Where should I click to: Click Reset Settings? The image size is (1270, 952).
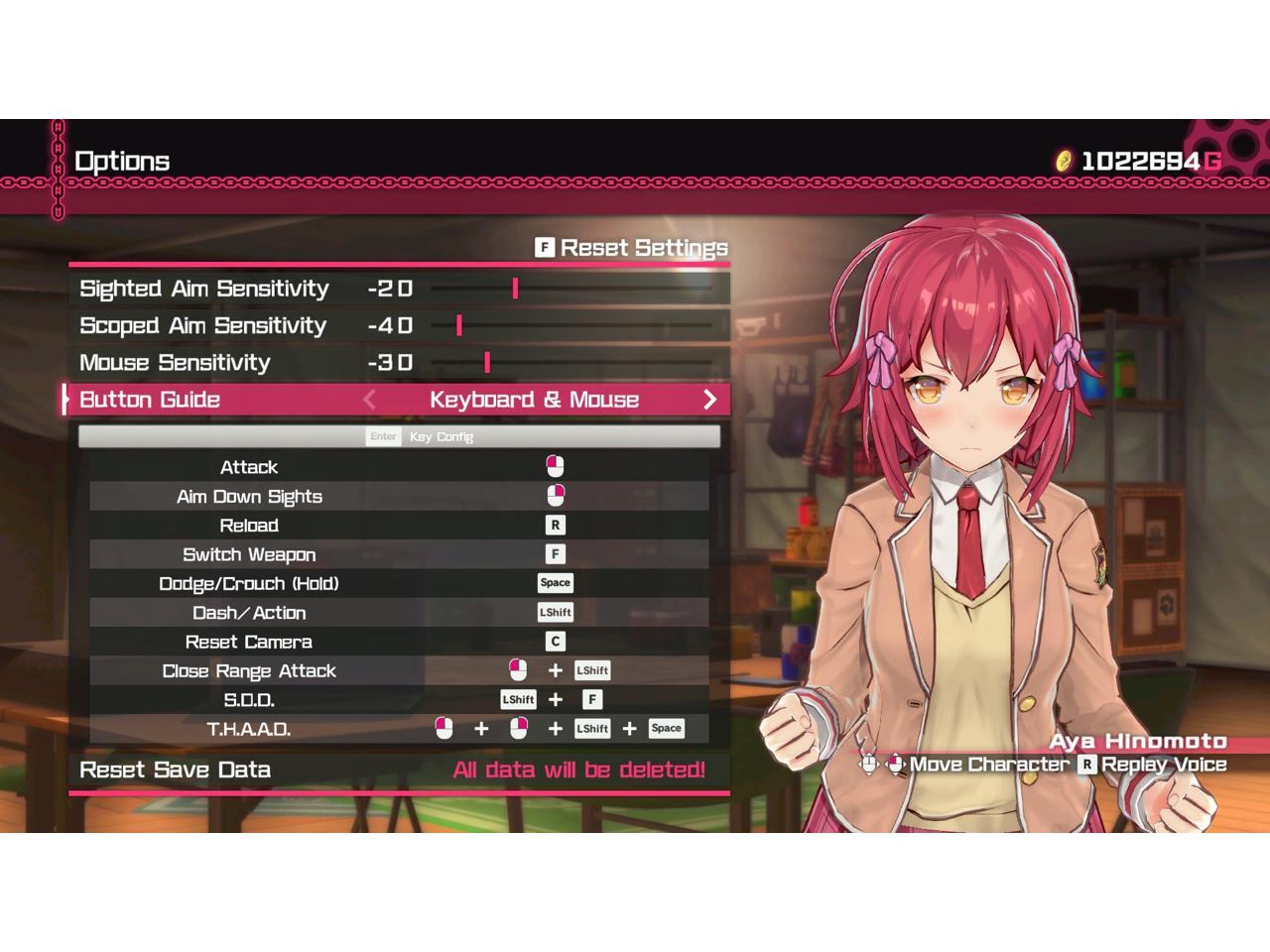pos(632,248)
